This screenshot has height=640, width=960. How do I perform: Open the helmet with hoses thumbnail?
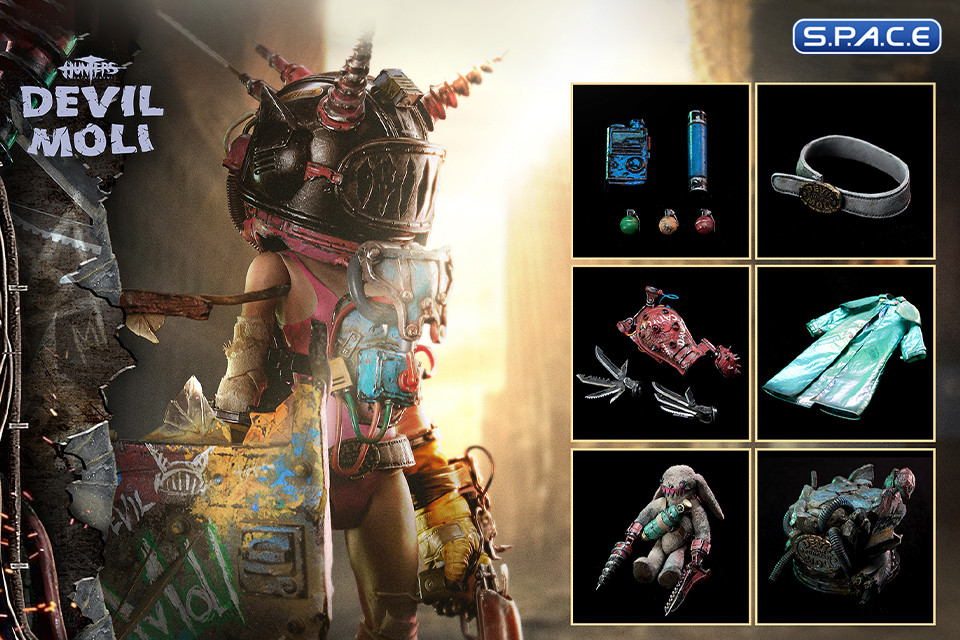coord(844,535)
